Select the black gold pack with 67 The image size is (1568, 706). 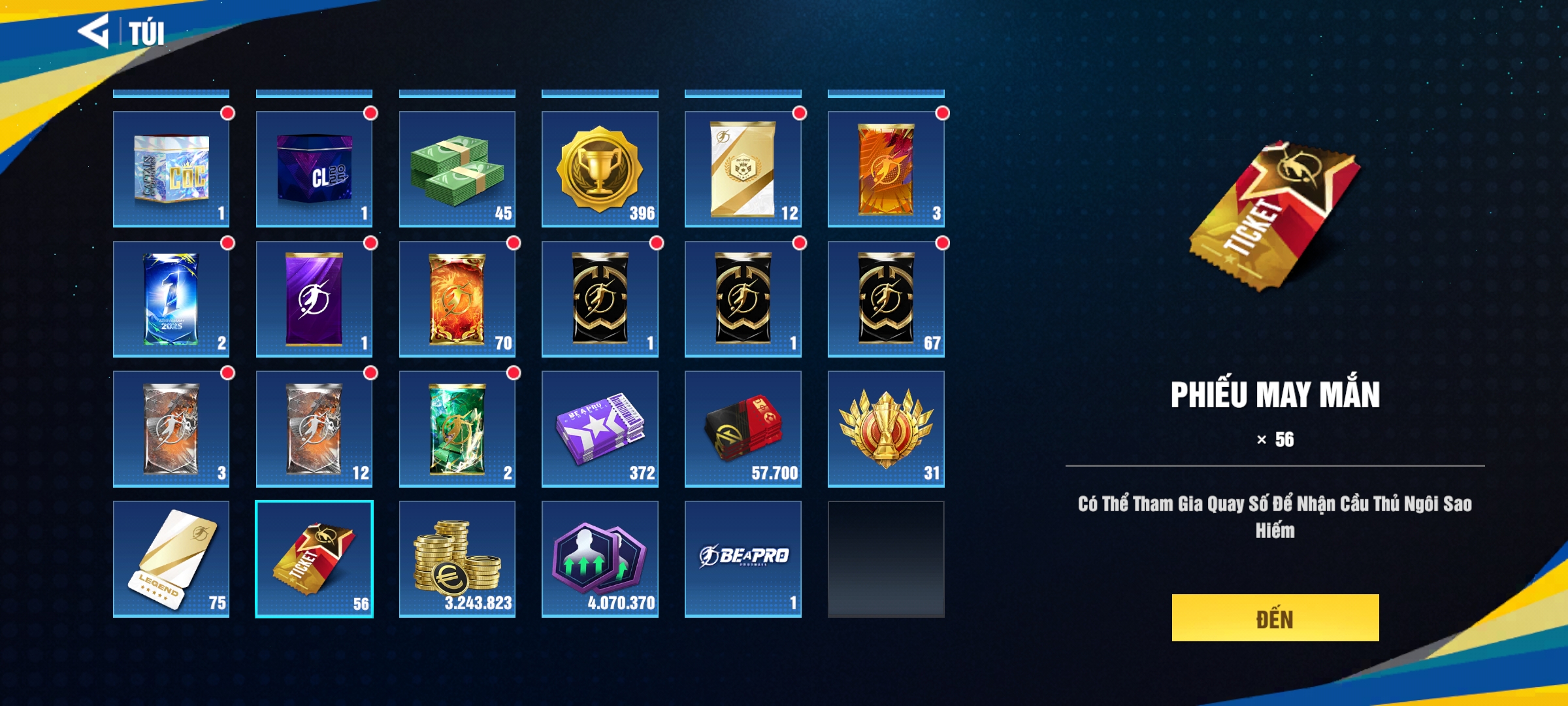tap(886, 299)
